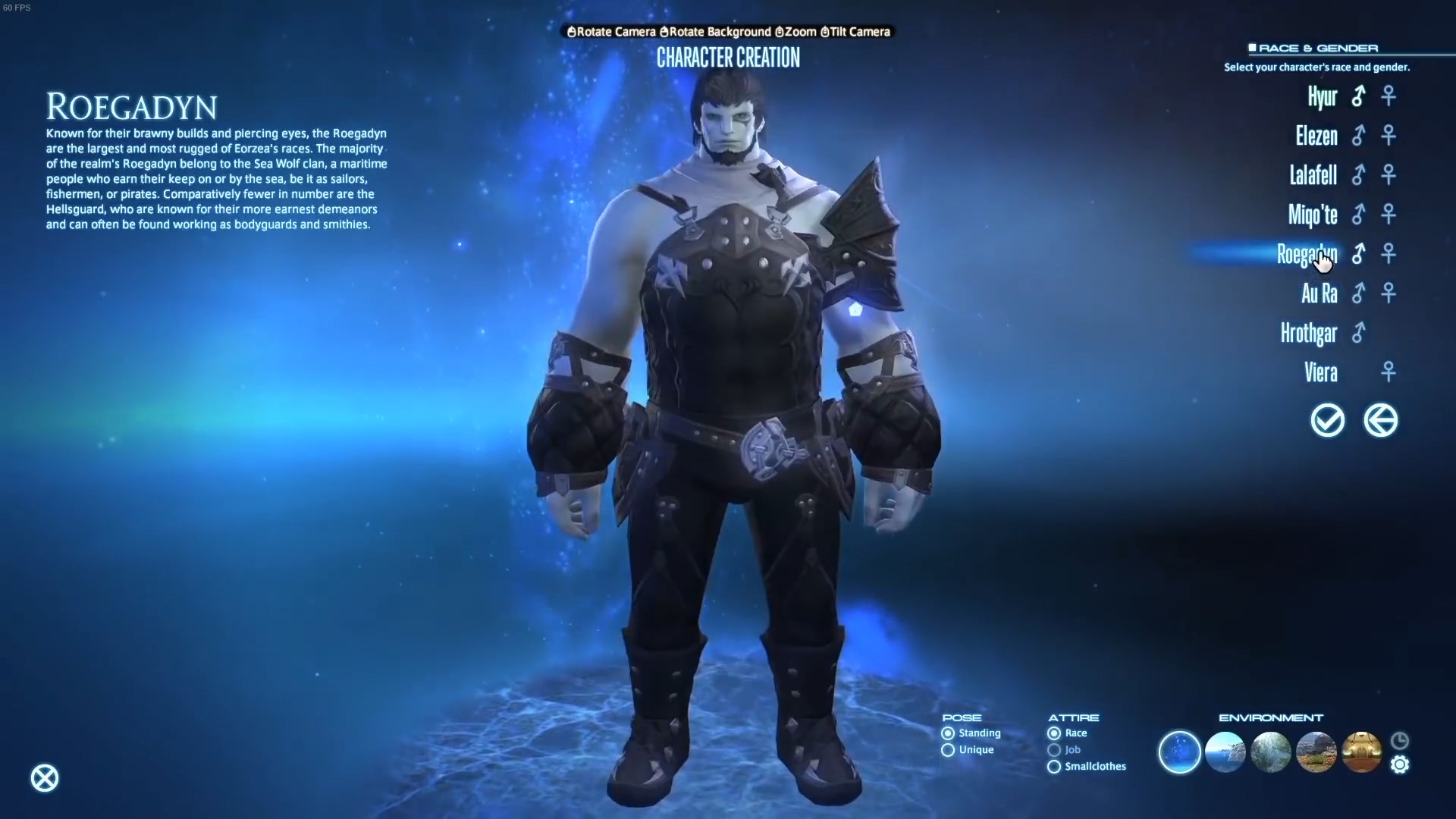
Task: Click the female gender icon beside Lalafell
Action: [x=1389, y=175]
